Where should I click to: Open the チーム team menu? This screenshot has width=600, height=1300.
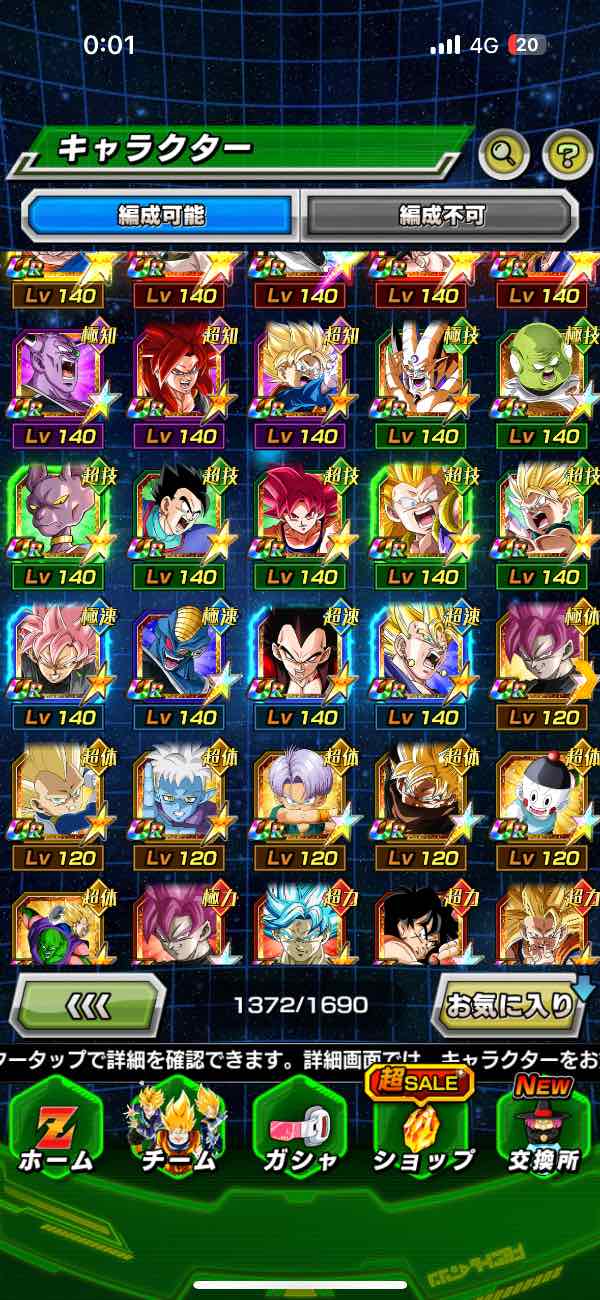(x=177, y=1129)
